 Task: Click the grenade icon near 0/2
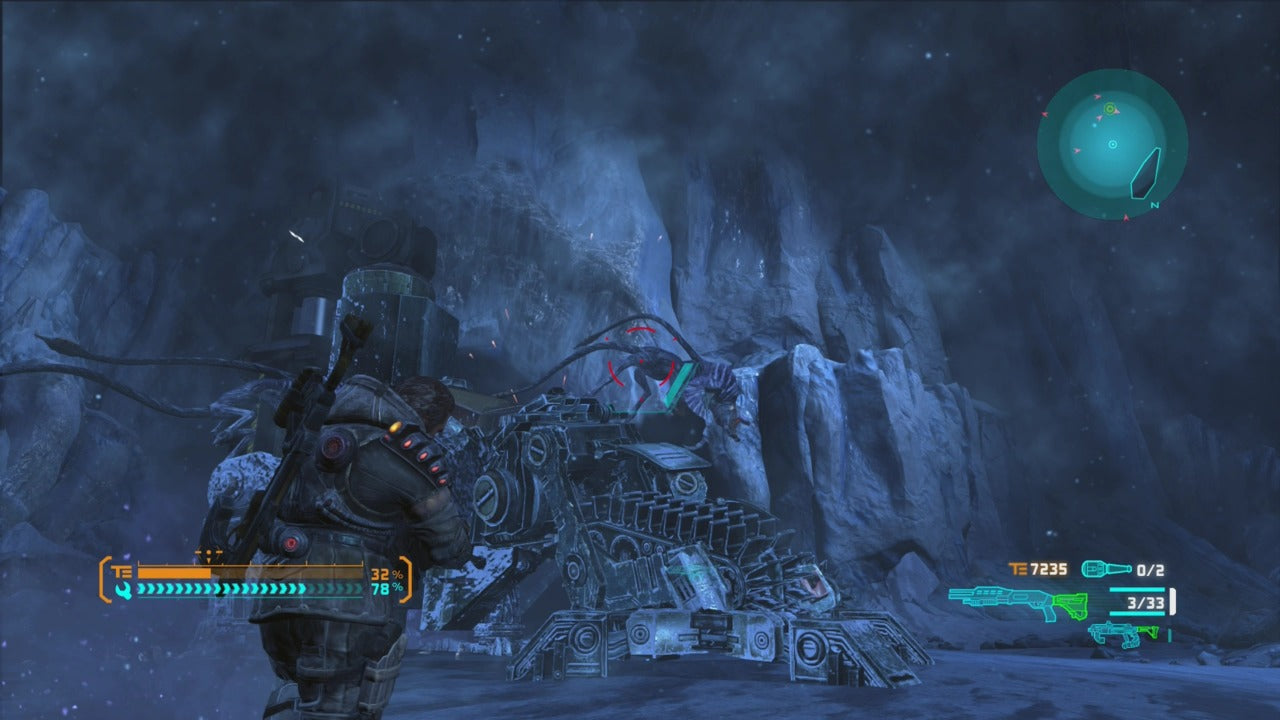coord(1105,569)
